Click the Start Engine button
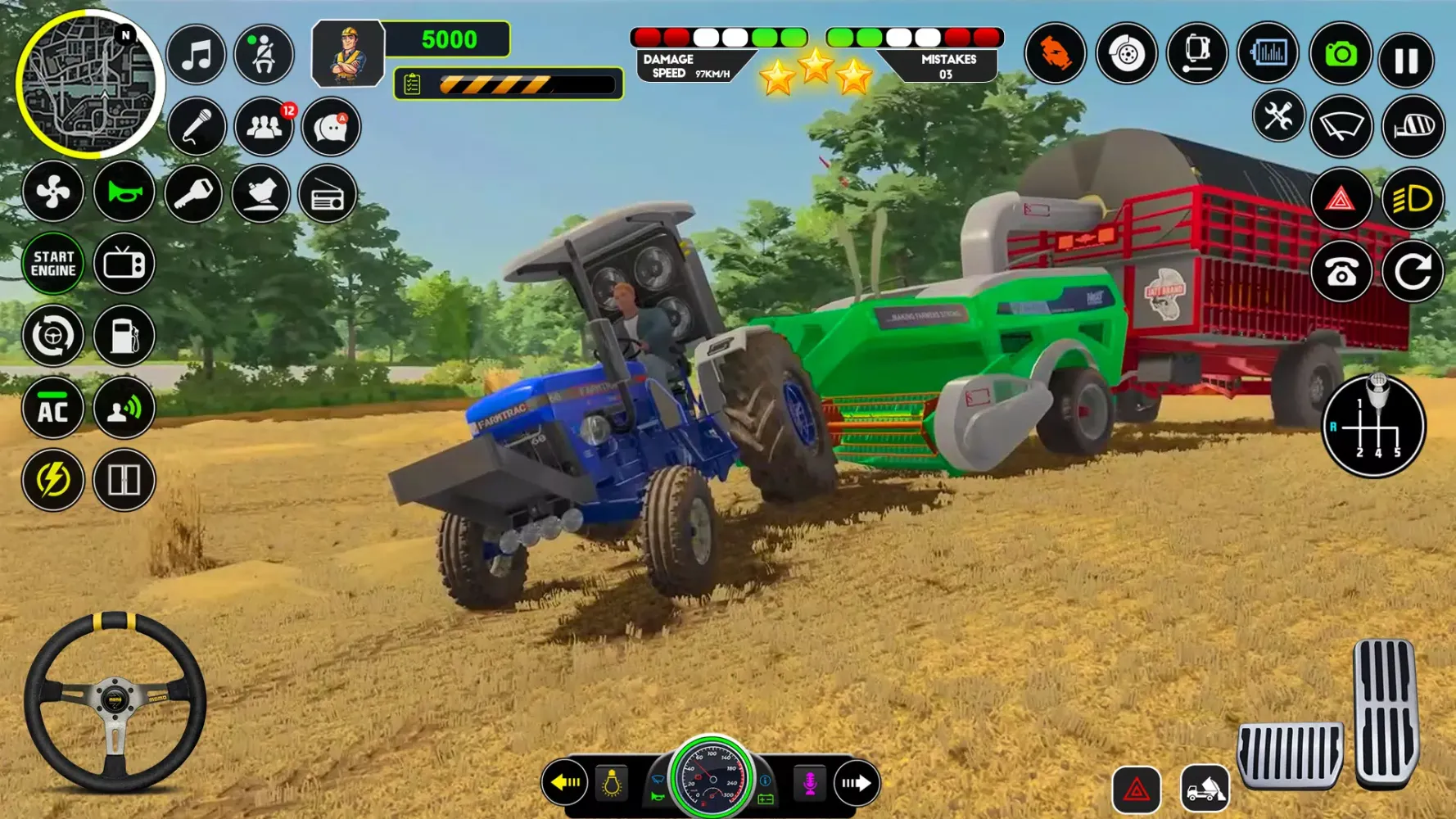 (x=53, y=264)
